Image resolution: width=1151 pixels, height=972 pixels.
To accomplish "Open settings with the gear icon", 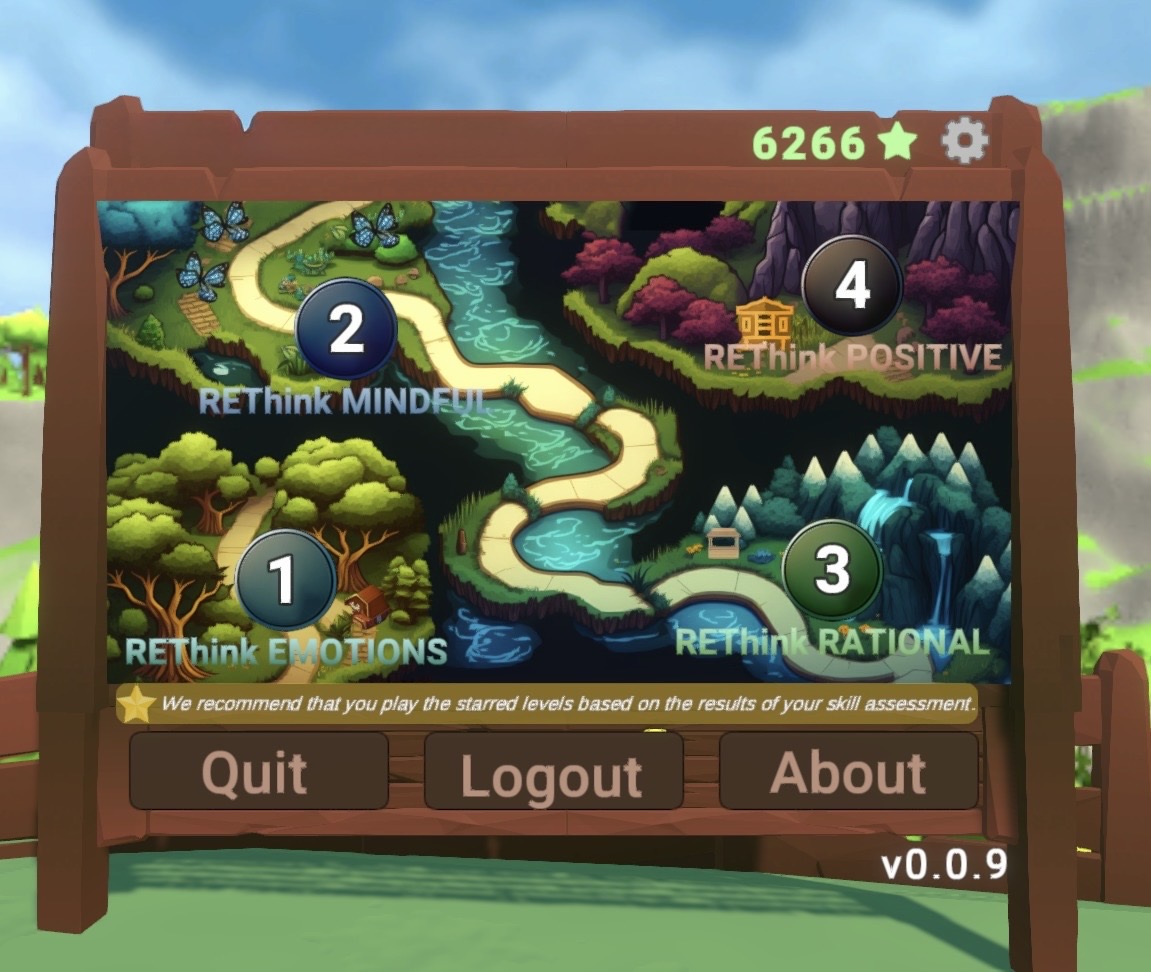I will click(965, 143).
